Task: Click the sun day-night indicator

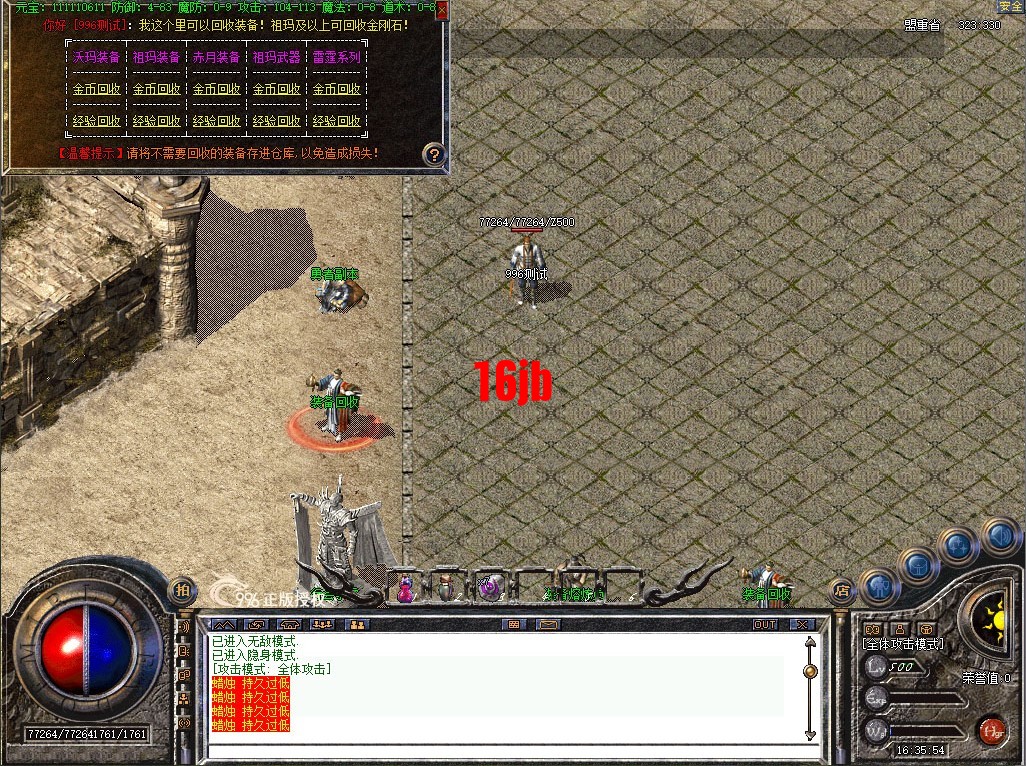Action: pos(994,608)
